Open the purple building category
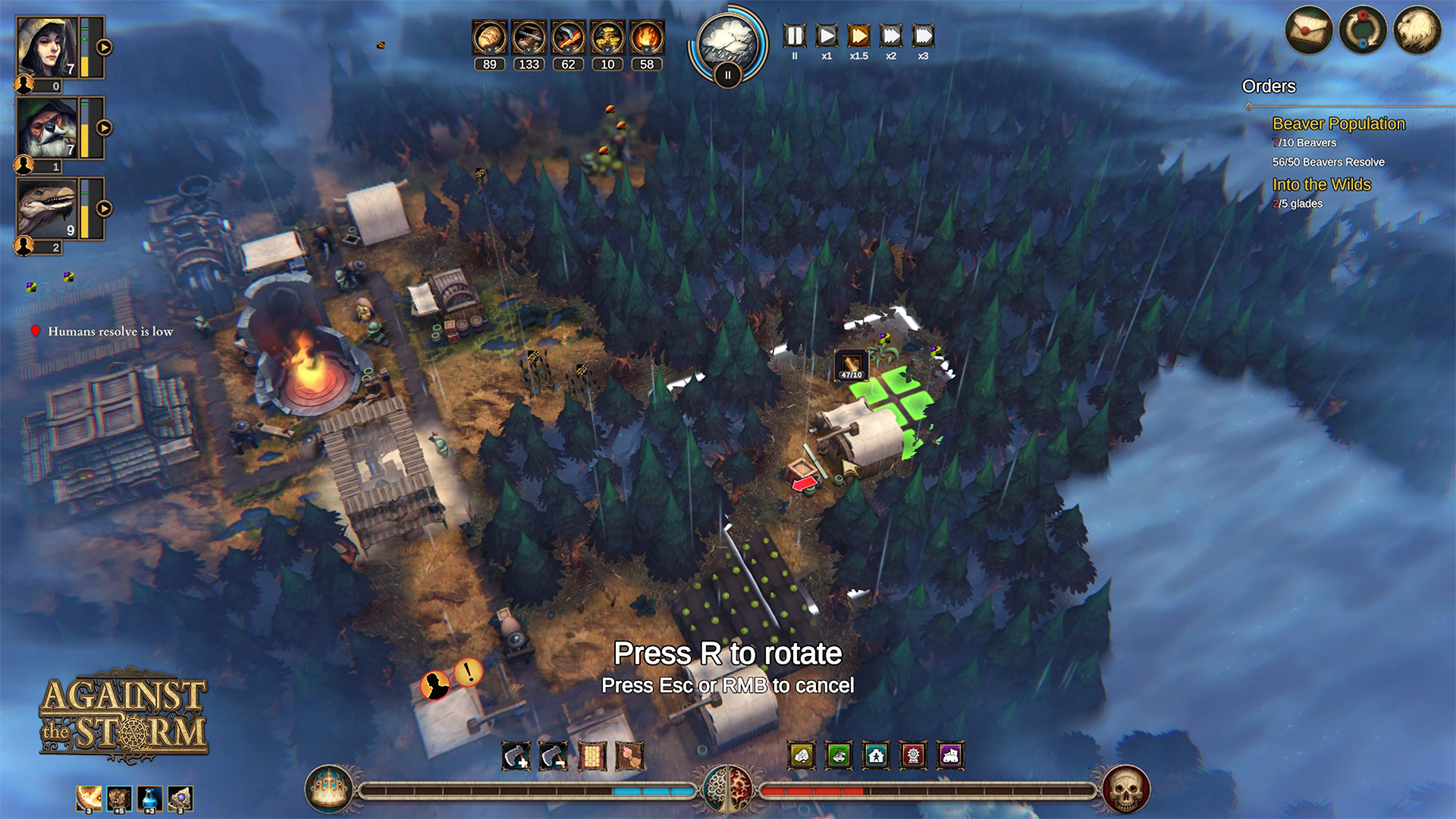Image resolution: width=1456 pixels, height=819 pixels. point(950,755)
